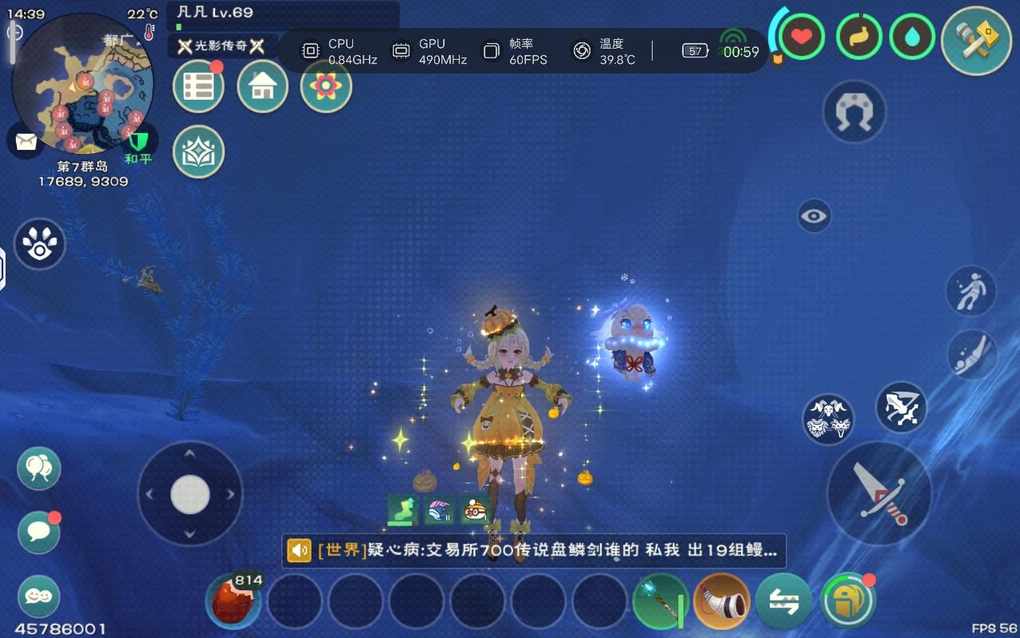Image resolution: width=1020 pixels, height=638 pixels.
Task: Open the chat speech bubble
Action: coord(39,532)
